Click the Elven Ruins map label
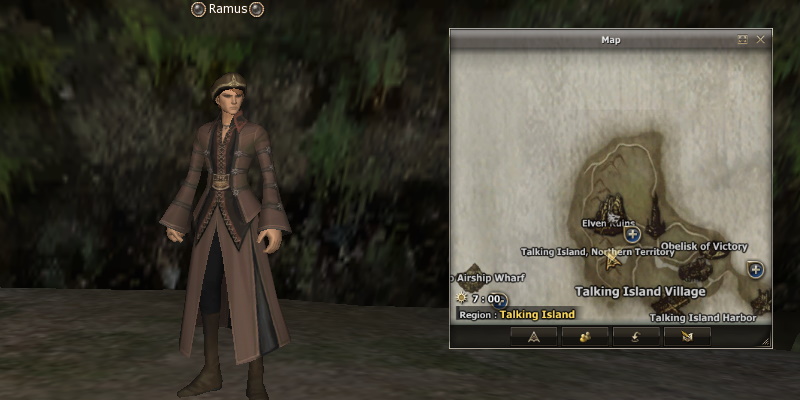800x400 pixels. point(608,223)
